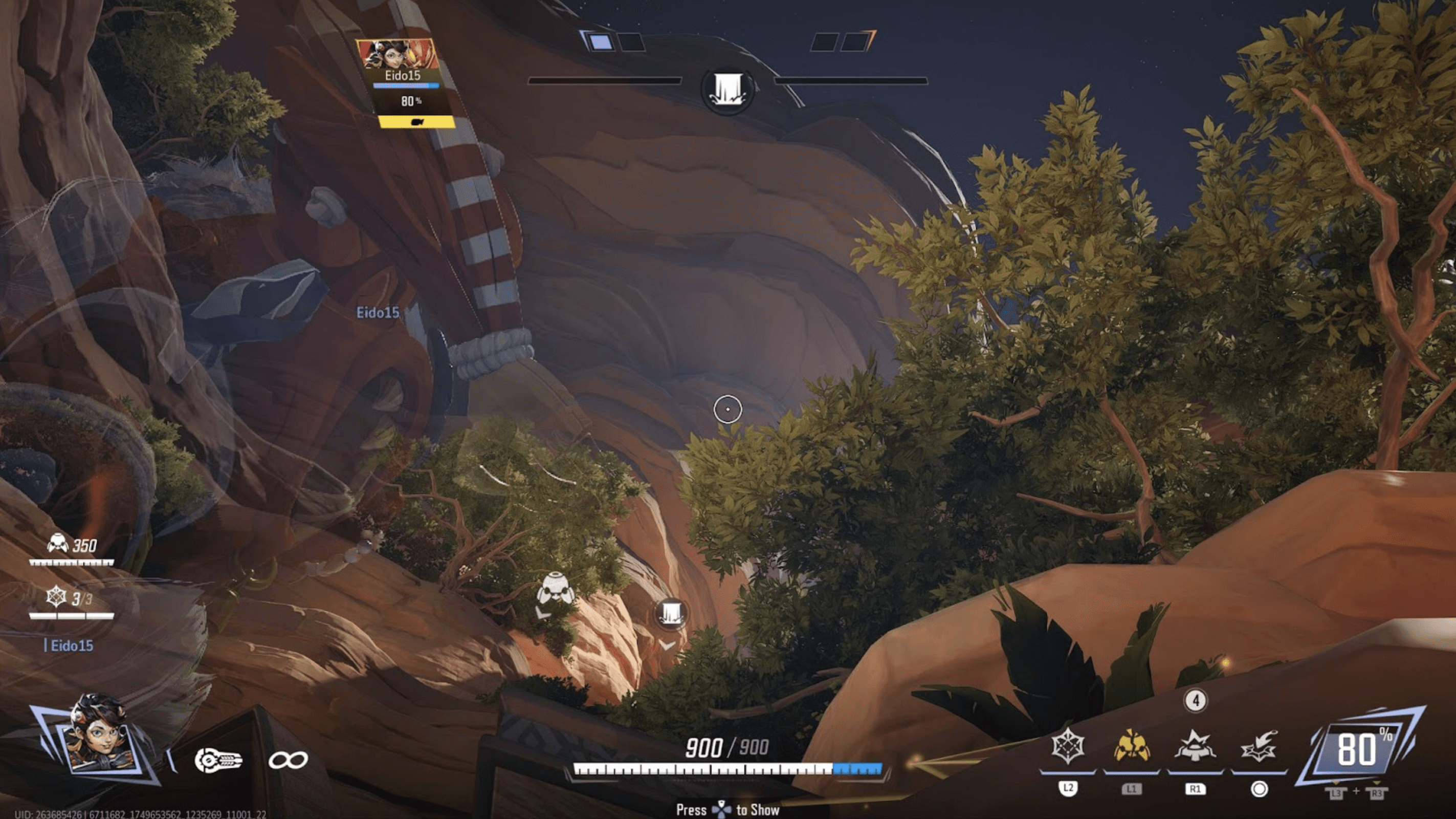Open Eido15's teammate card at the top
The image size is (1456, 819).
pyautogui.click(x=405, y=82)
